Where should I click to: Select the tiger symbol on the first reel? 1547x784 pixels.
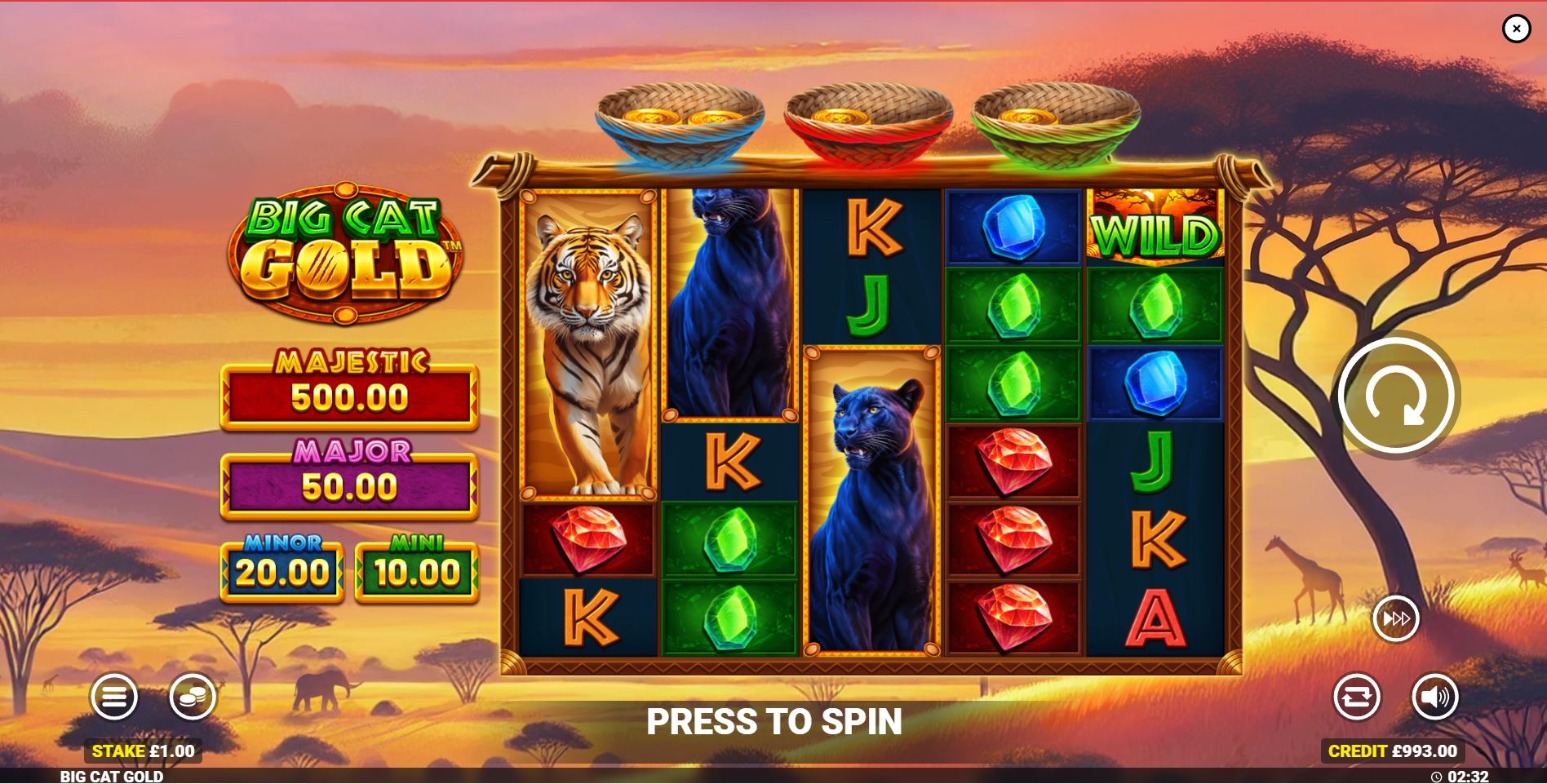pyautogui.click(x=587, y=343)
